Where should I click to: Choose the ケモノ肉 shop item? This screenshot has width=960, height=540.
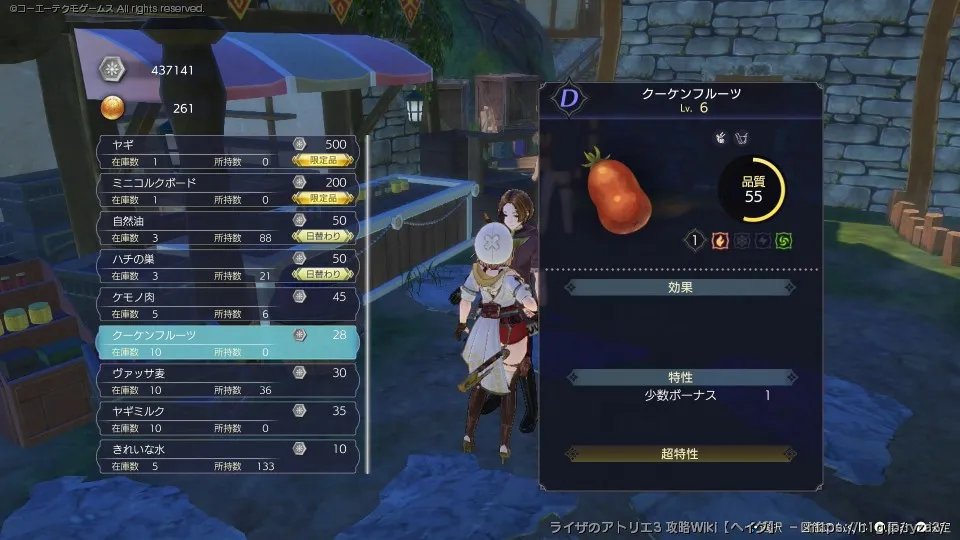click(x=227, y=304)
